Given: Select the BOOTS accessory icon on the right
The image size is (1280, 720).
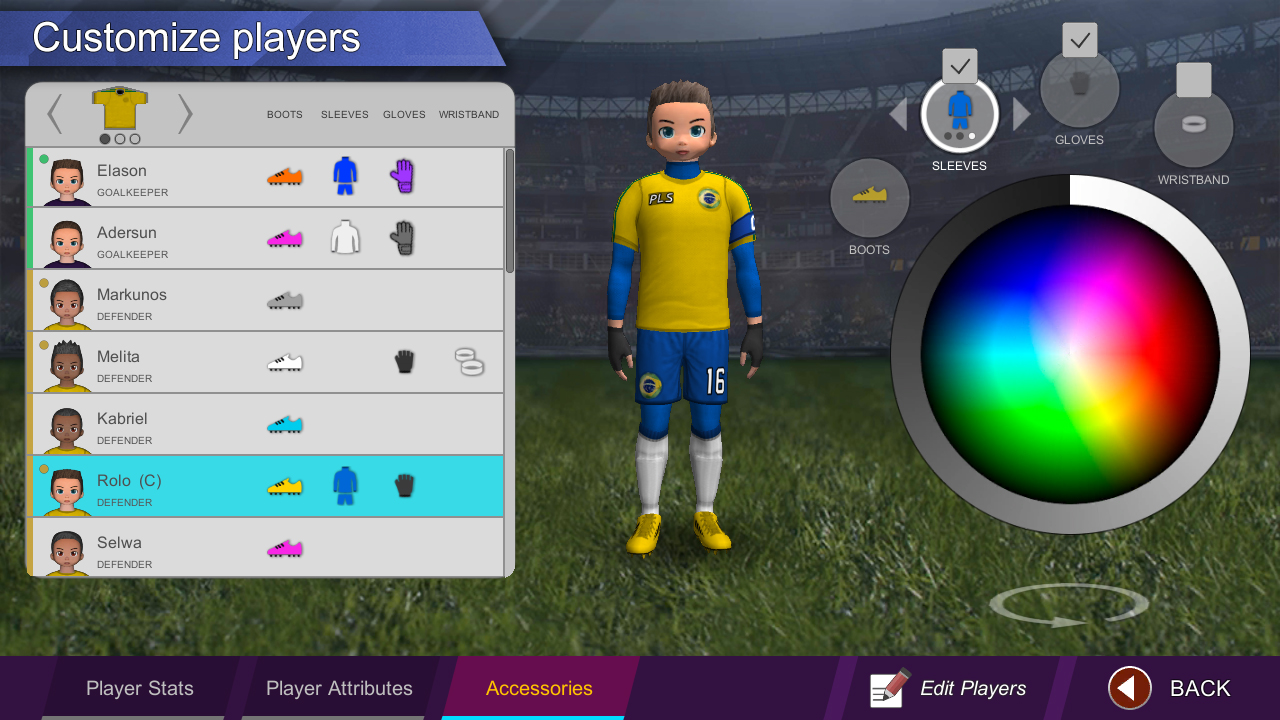Looking at the screenshot, I should tap(869, 200).
